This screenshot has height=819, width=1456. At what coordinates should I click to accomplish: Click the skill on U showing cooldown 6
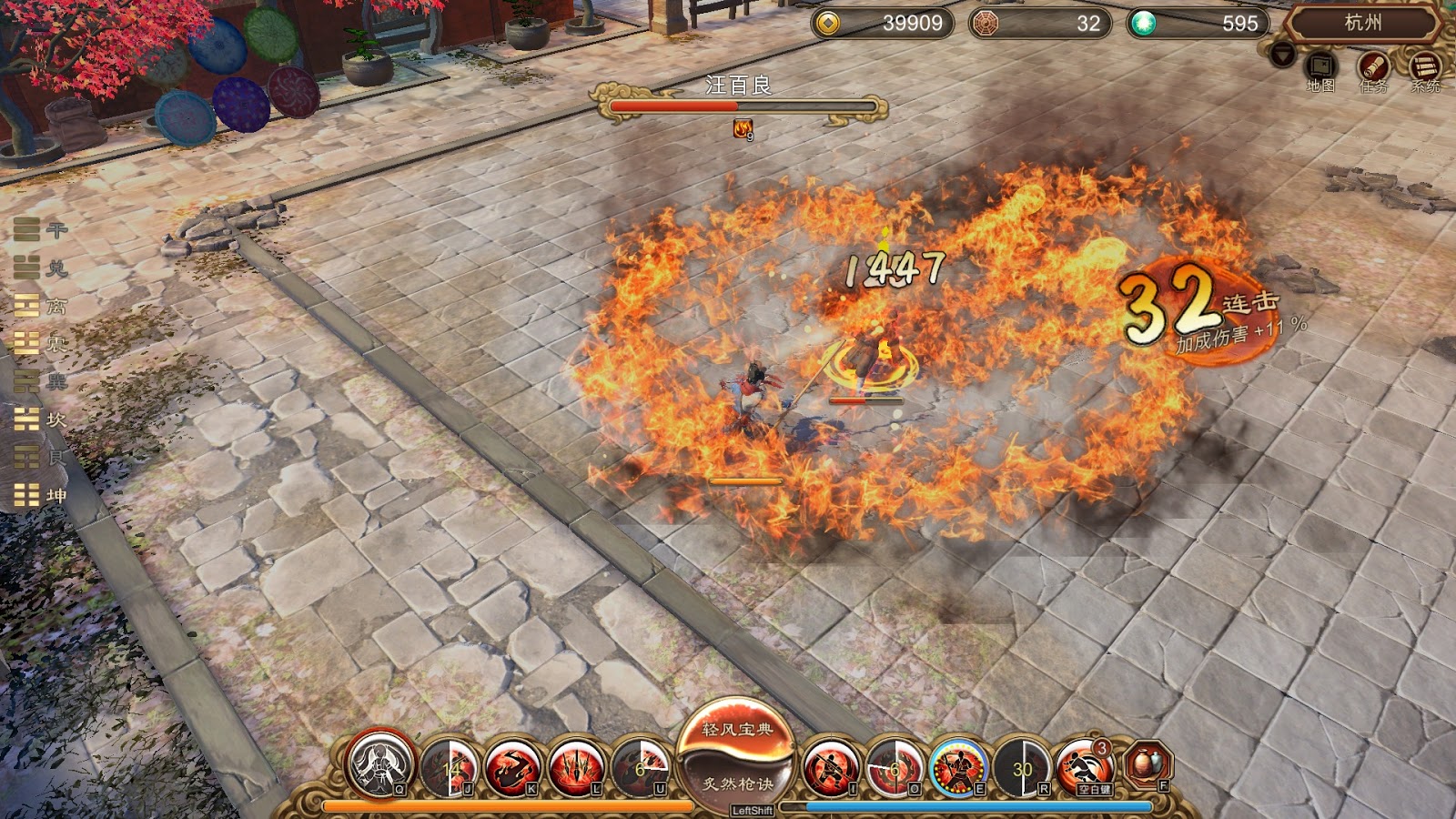(641, 766)
